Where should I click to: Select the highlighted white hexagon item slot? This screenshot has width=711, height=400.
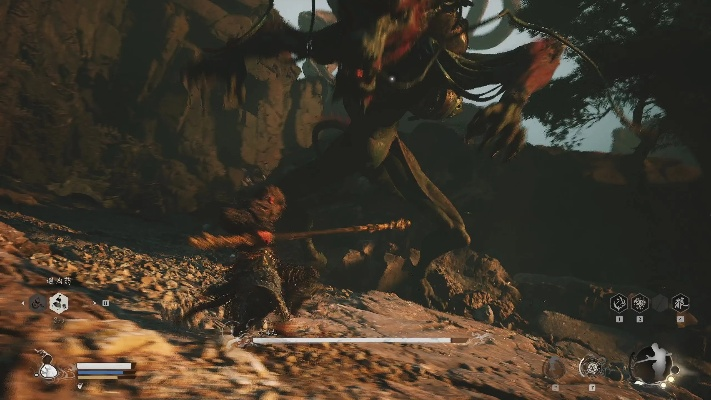point(59,303)
